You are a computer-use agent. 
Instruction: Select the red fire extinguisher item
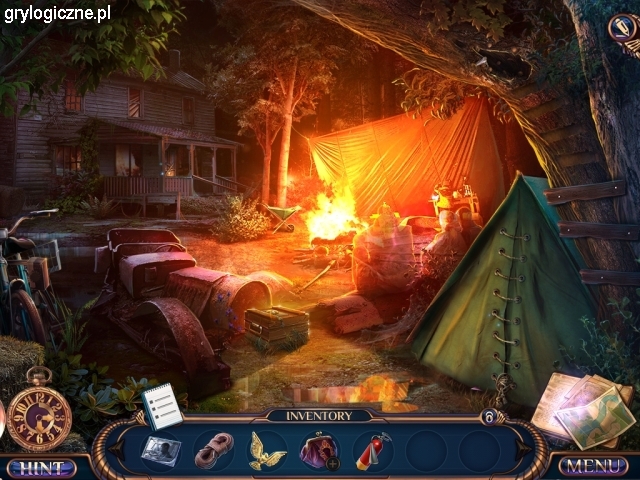(x=373, y=450)
